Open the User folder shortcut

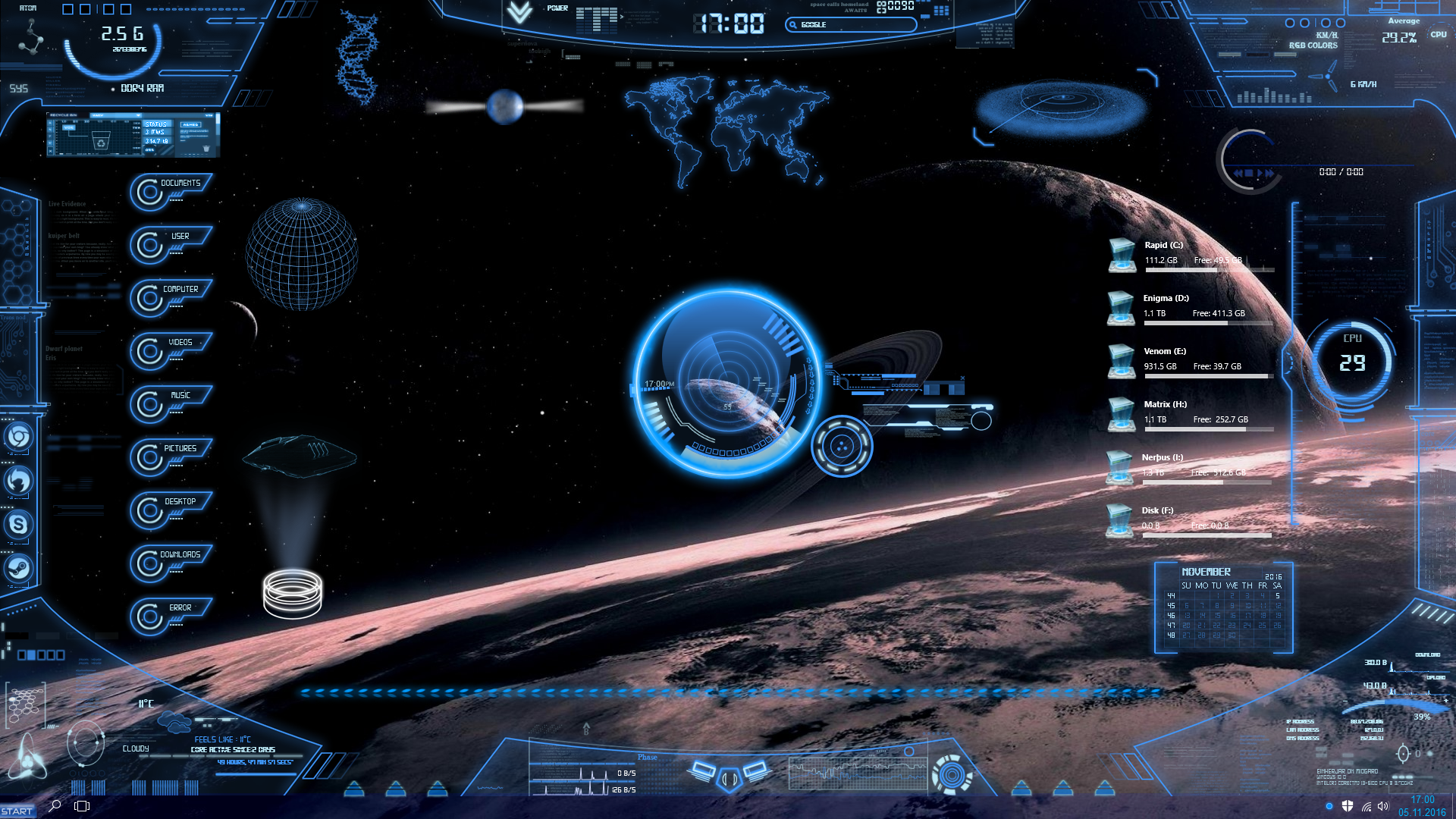tap(179, 237)
